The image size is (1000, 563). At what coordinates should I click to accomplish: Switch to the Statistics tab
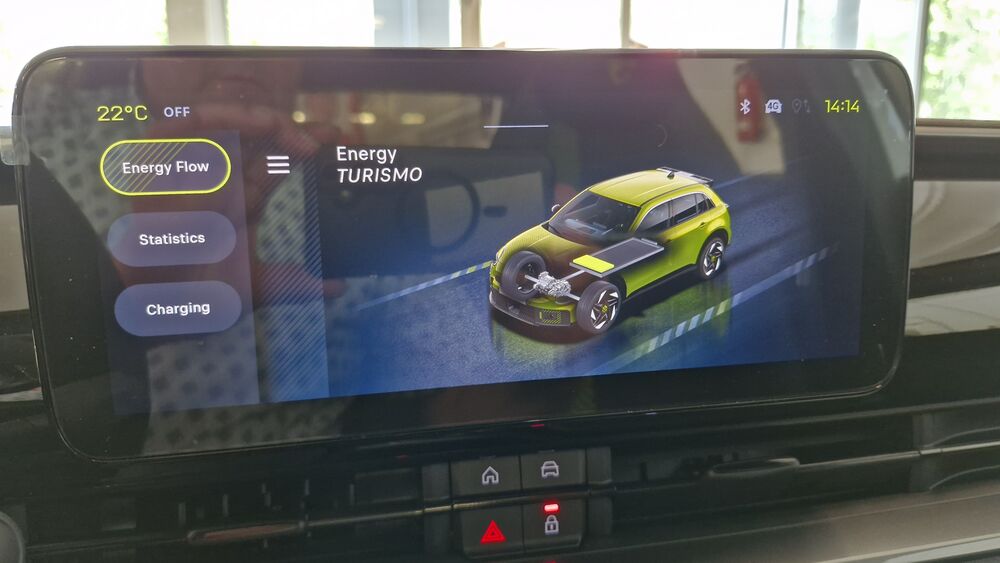tap(172, 239)
